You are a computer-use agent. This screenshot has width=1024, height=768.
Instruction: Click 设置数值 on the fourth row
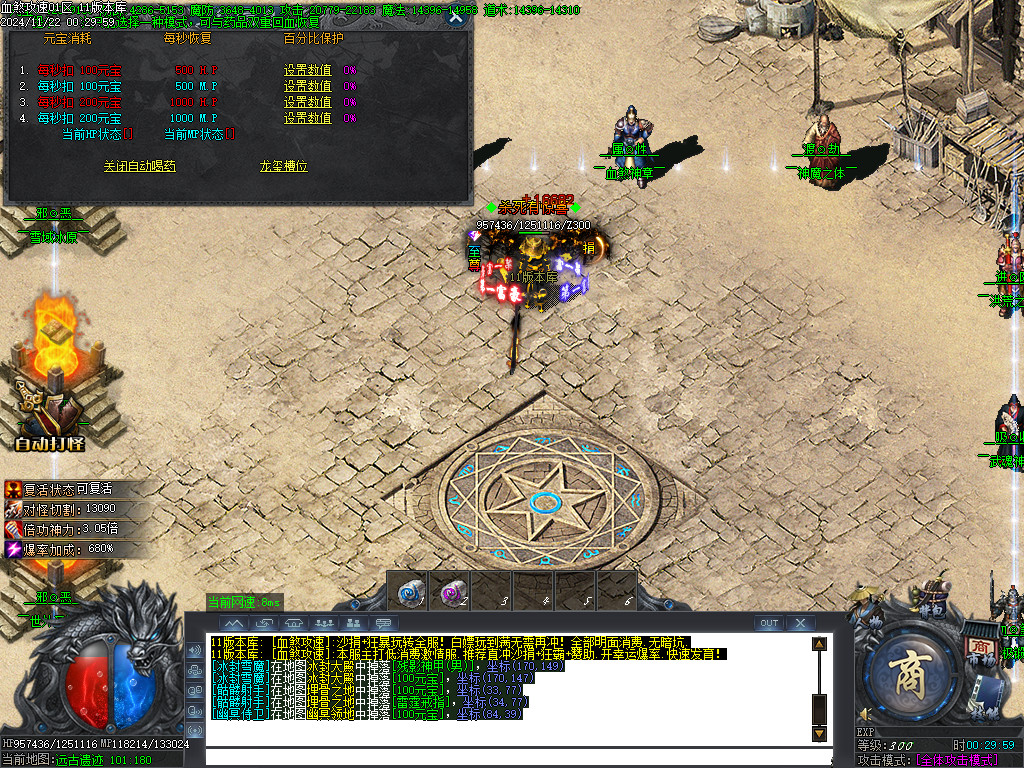(x=307, y=118)
